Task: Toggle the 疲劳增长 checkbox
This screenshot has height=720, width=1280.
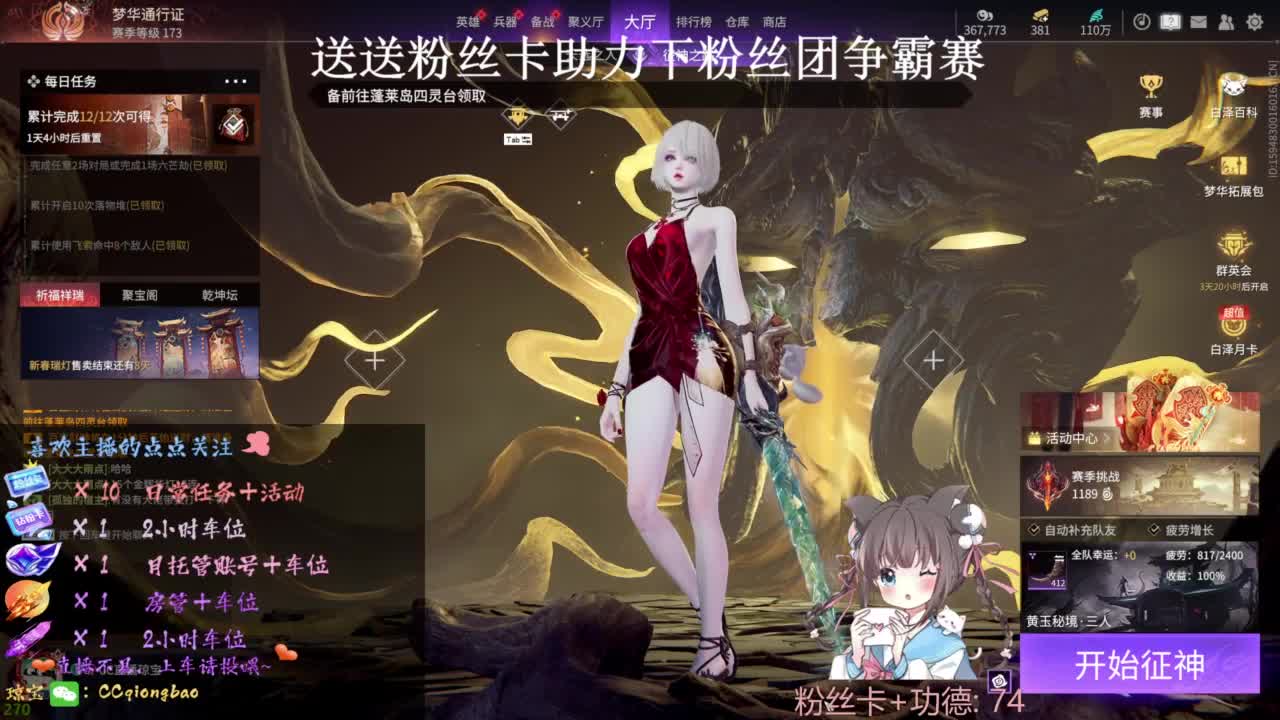Action: [1153, 528]
